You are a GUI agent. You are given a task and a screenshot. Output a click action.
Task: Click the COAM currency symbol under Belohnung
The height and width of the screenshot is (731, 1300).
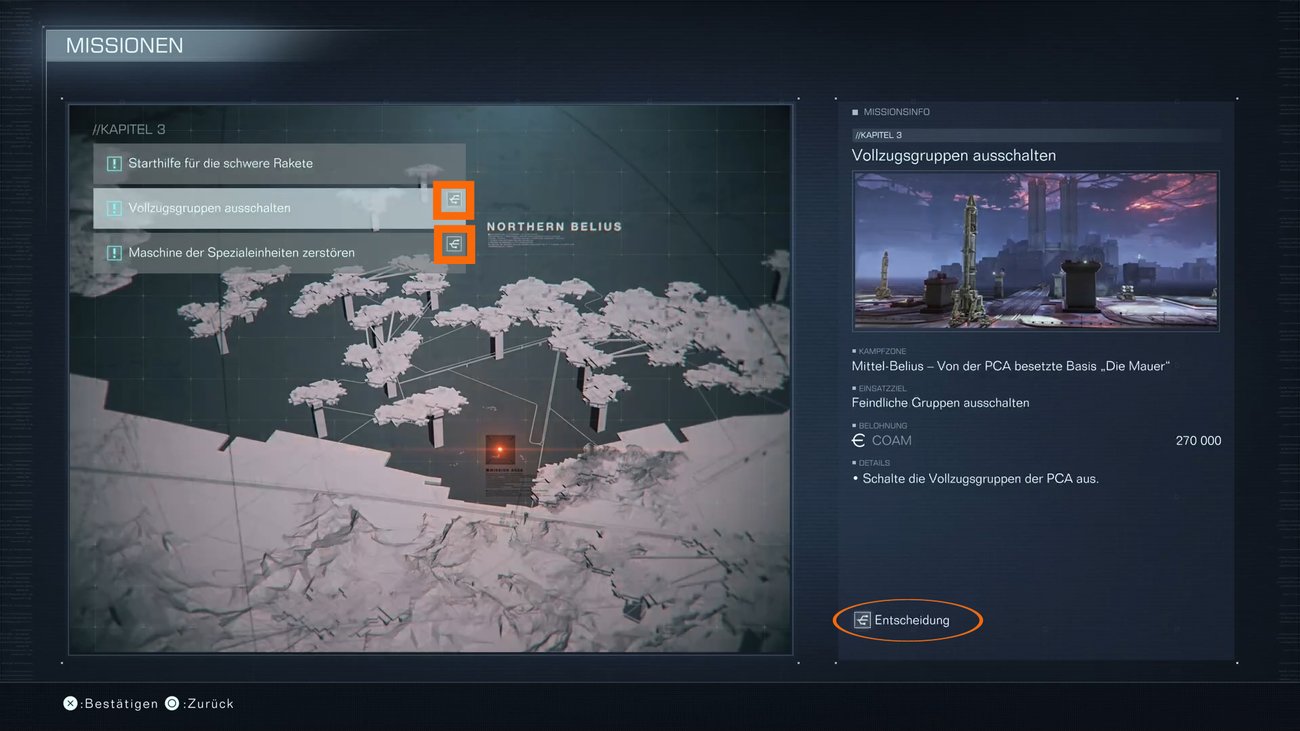858,440
